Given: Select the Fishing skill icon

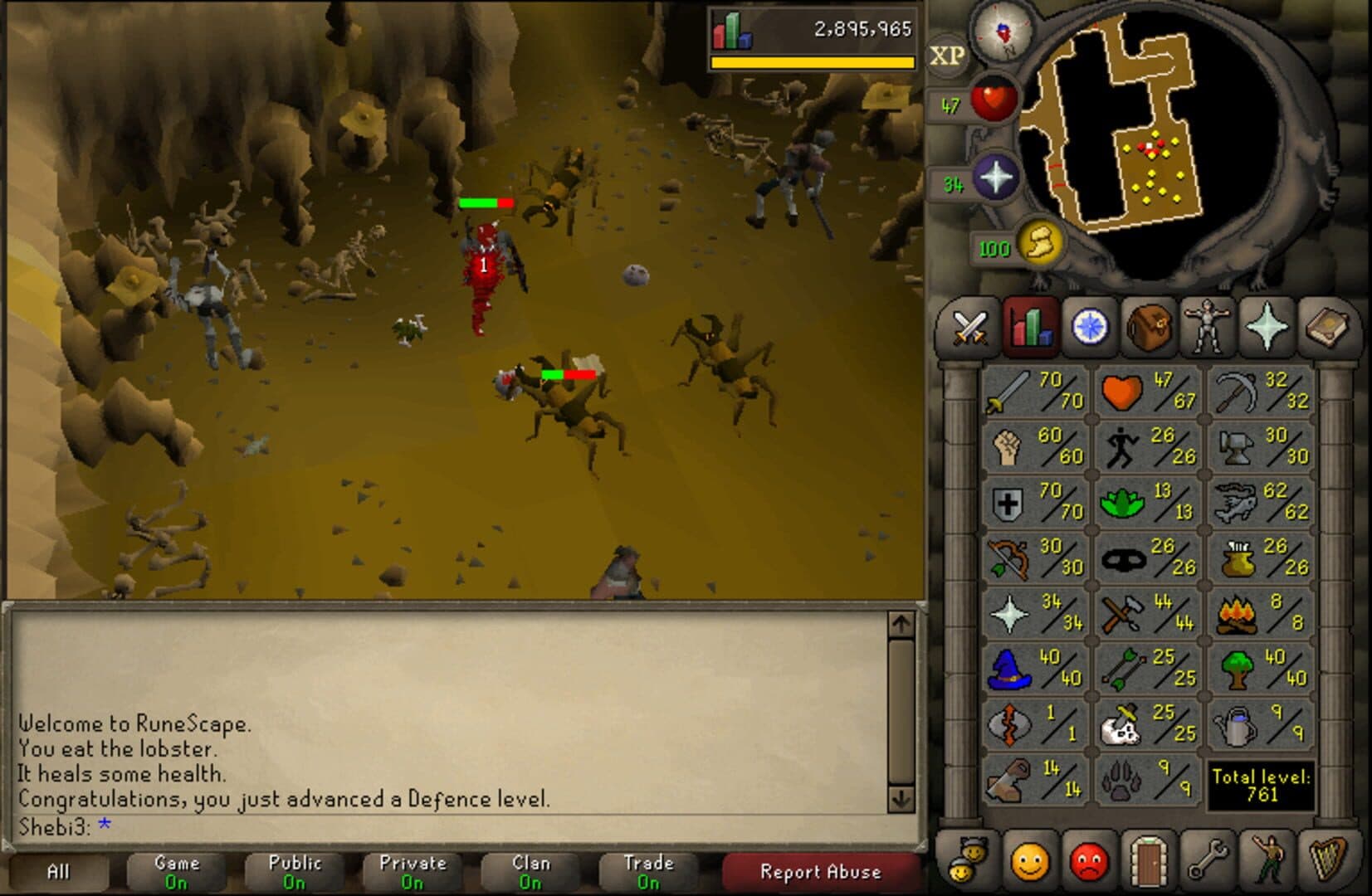Looking at the screenshot, I should (1237, 503).
